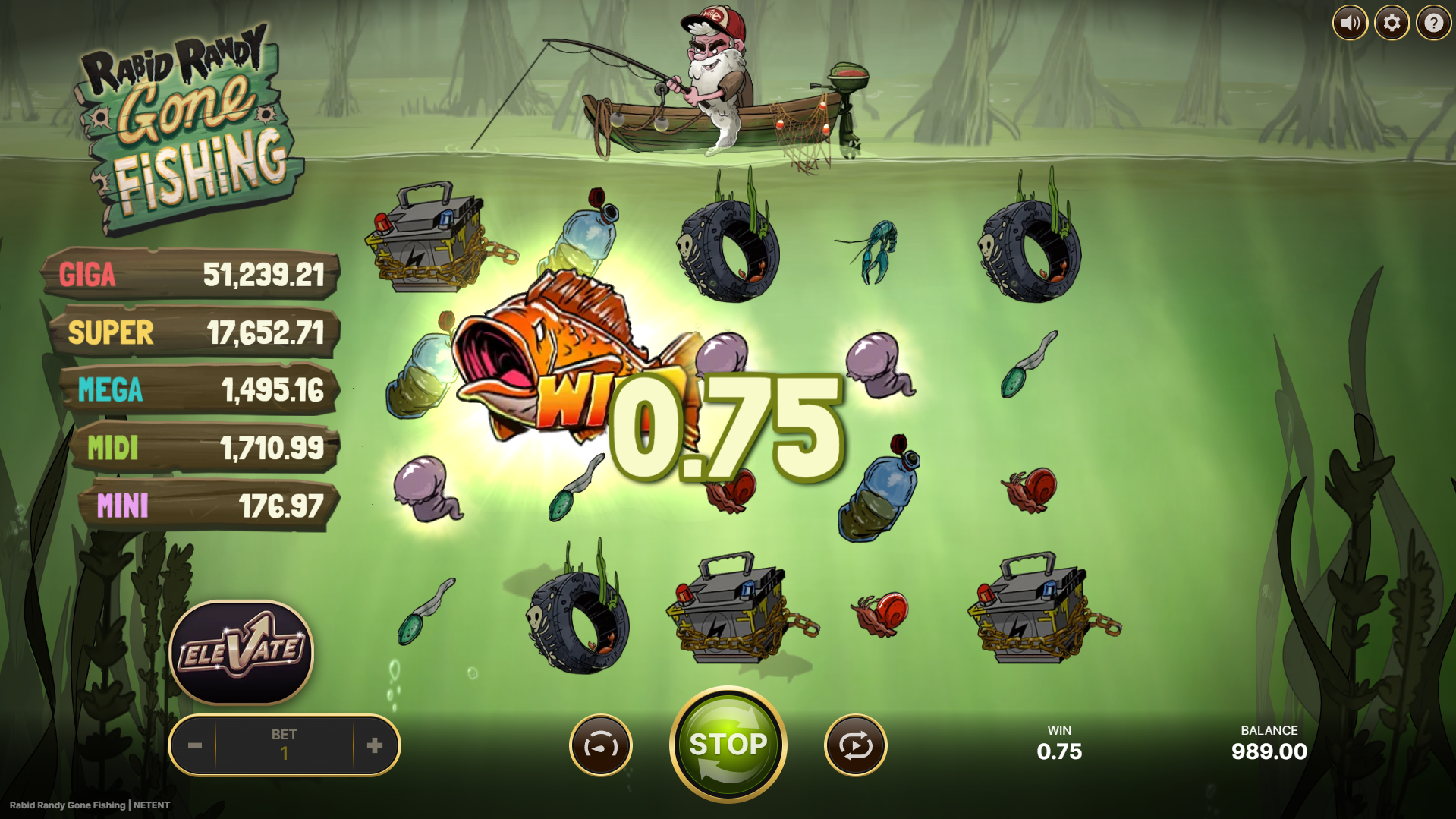Increase the bet with the plus button
Screen dimensions: 1456x819
(375, 745)
